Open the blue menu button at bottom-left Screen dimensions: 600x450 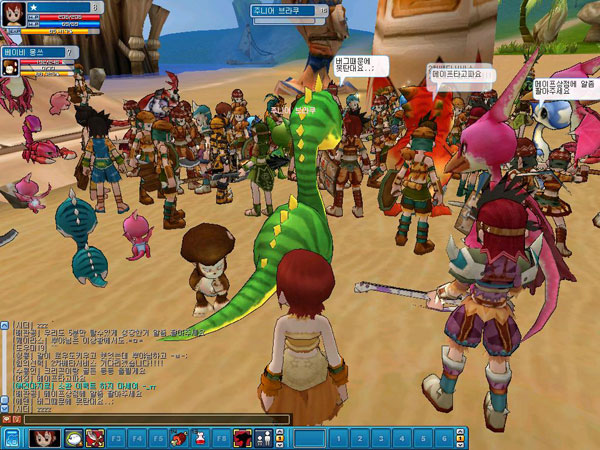(12, 438)
